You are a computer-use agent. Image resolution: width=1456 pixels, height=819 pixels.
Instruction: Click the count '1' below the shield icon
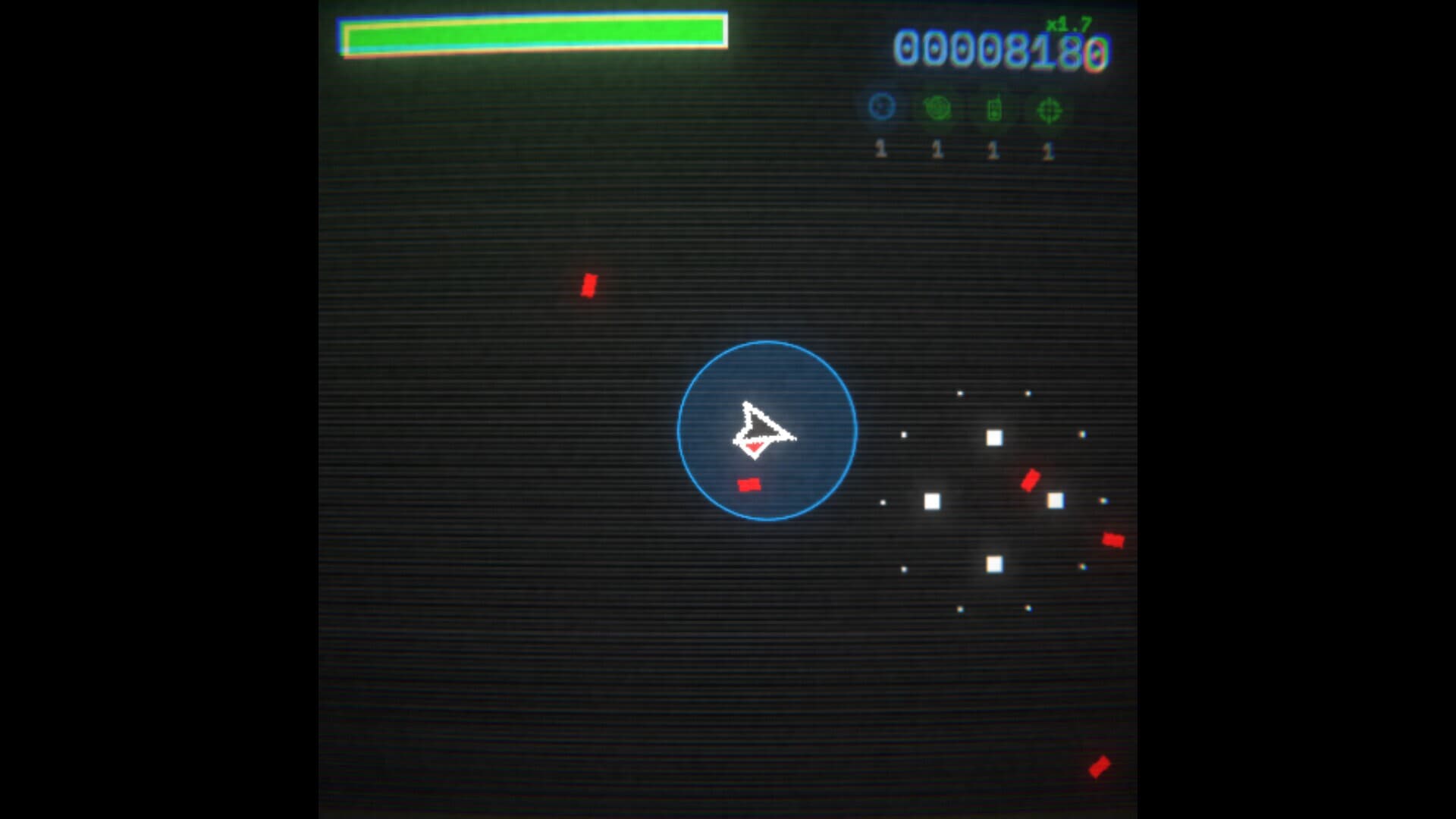(880, 149)
